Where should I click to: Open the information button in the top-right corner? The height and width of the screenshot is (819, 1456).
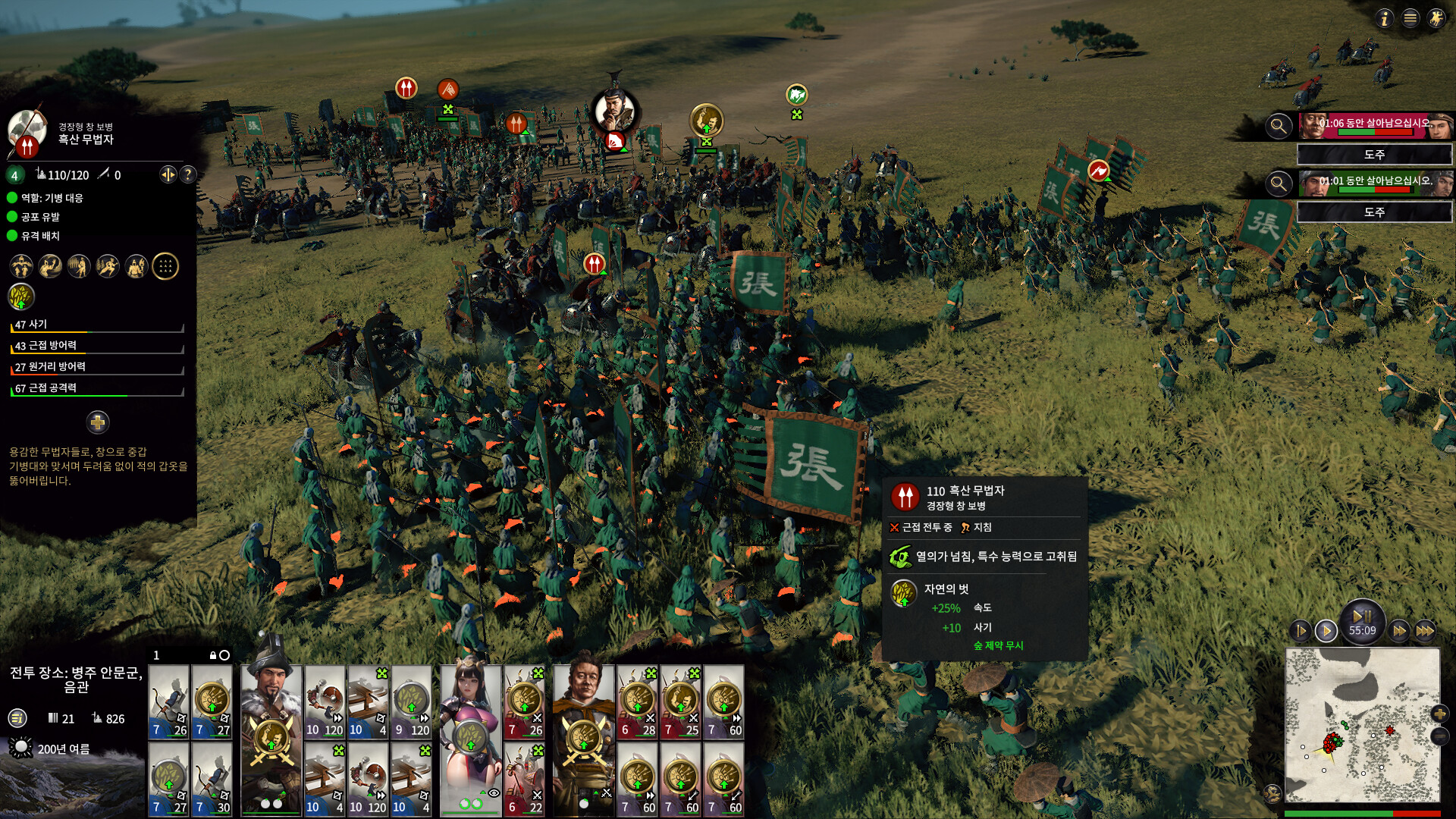tap(1385, 18)
